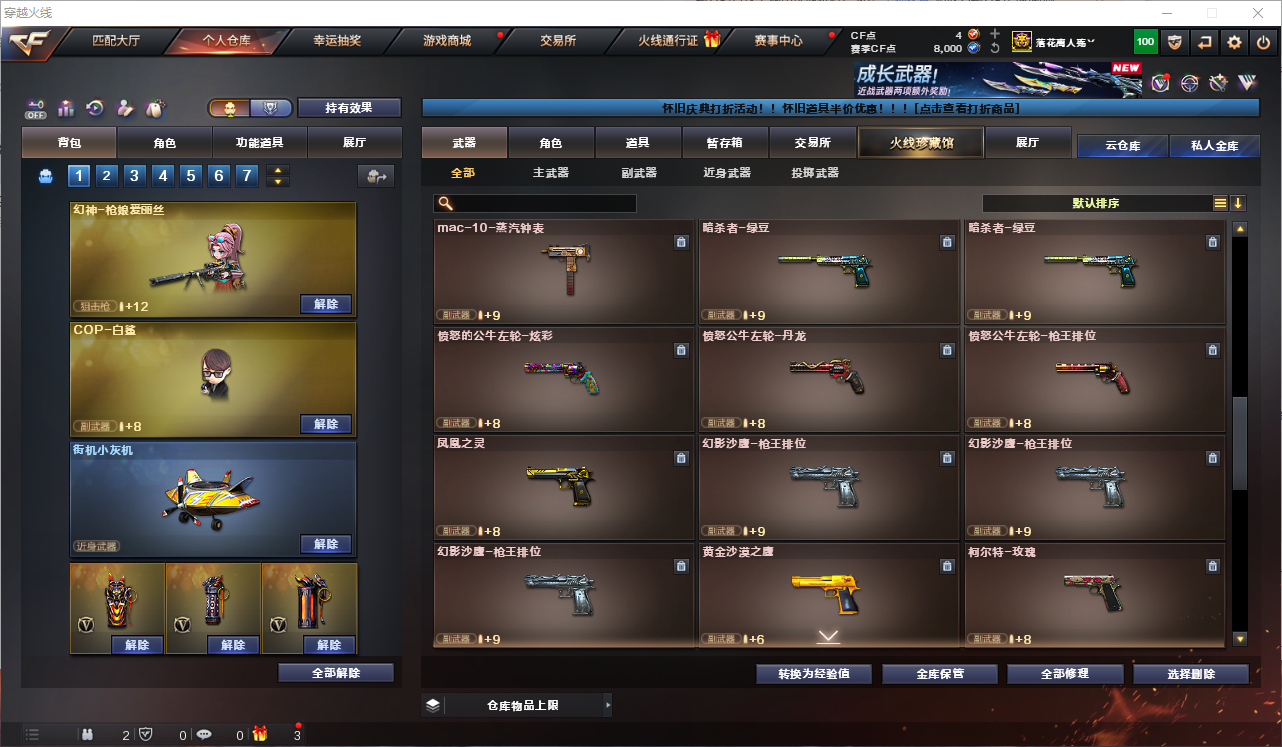Close the game window
The width and height of the screenshot is (1282, 747).
(x=1258, y=13)
